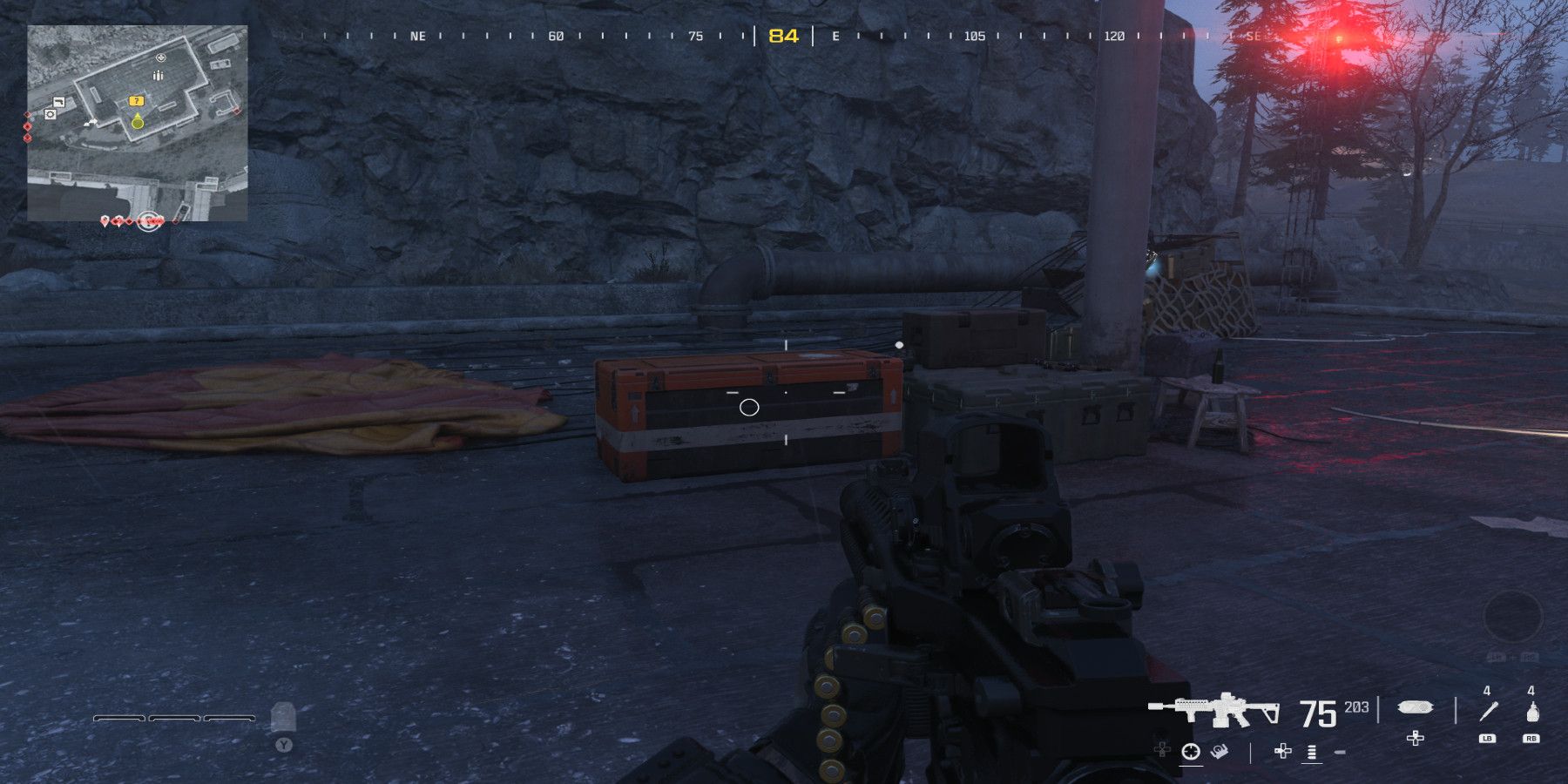1568x784 pixels.
Task: Click the gear icon on the minimap
Action: tap(50, 114)
